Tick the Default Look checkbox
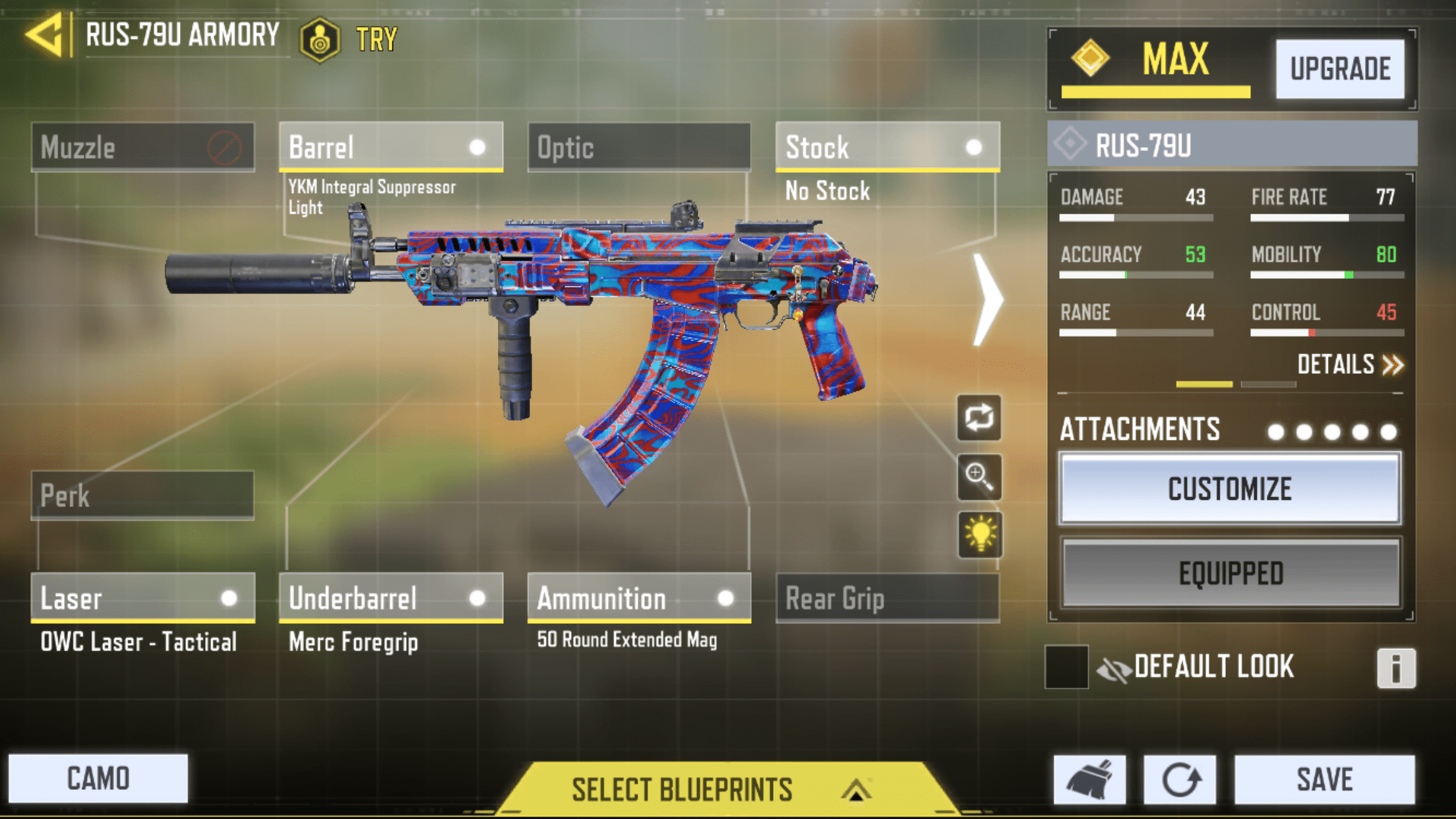Viewport: 1456px width, 819px height. click(1066, 667)
